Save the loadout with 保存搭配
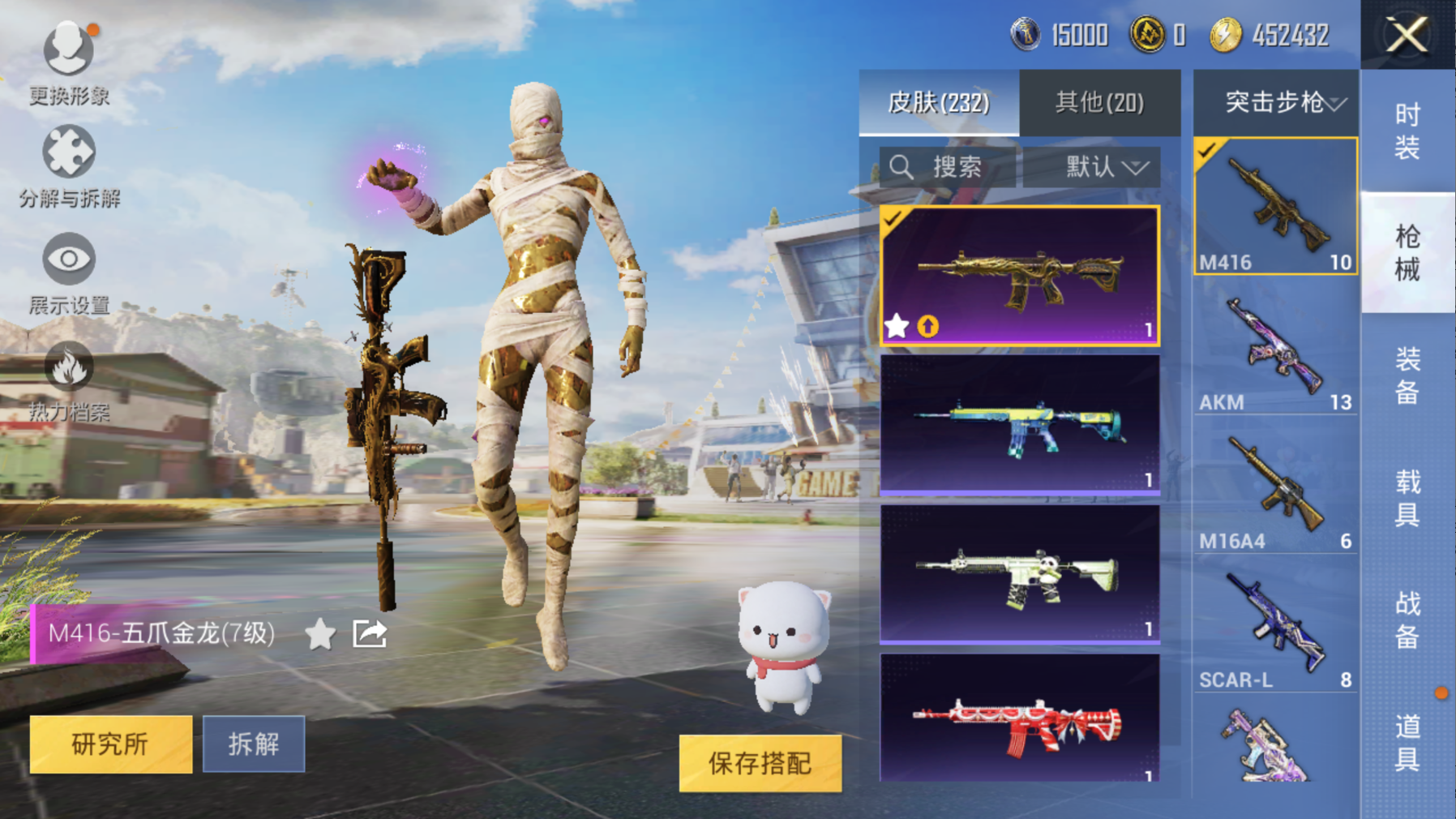This screenshot has width=1456, height=819. pos(760,763)
